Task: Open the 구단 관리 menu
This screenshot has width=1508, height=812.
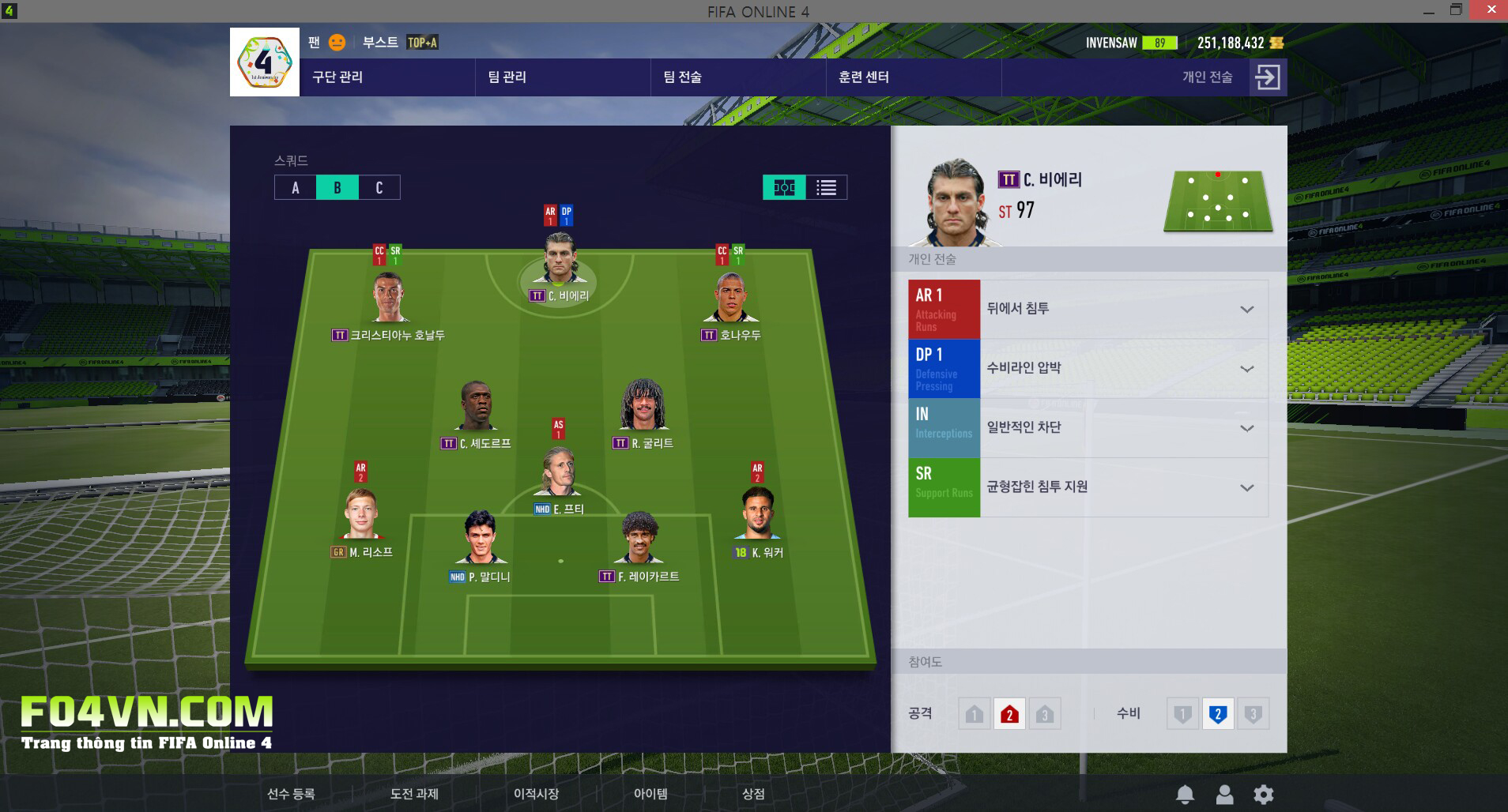Action: click(337, 77)
